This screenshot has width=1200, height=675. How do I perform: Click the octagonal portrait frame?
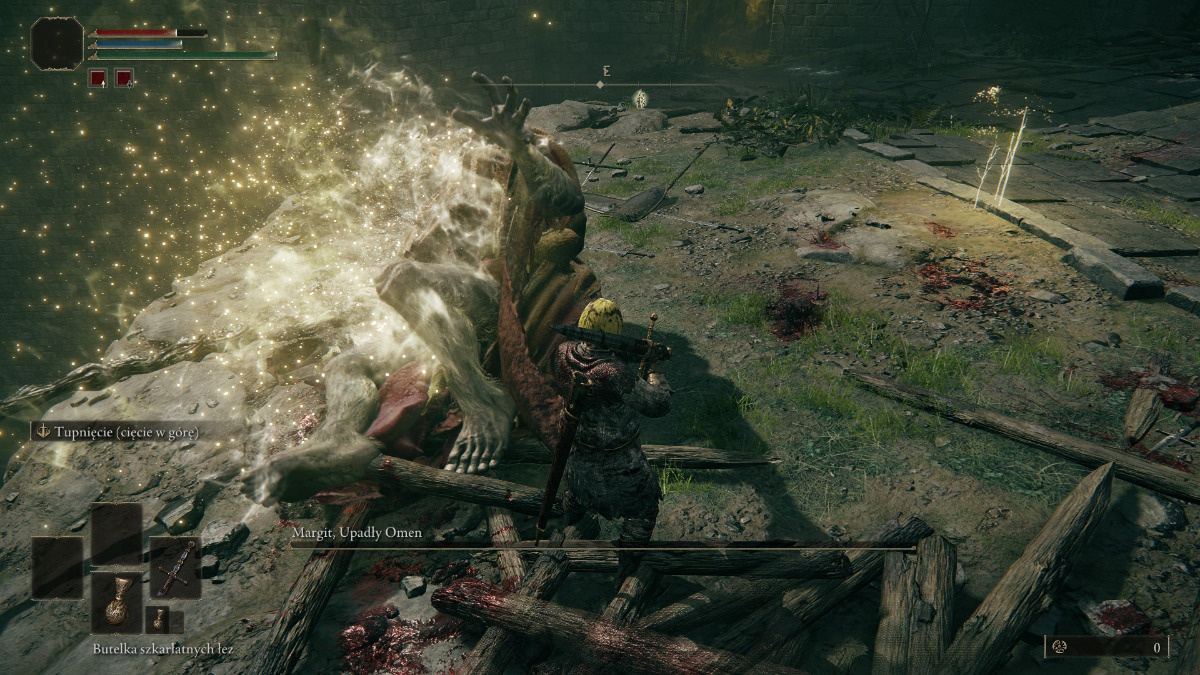coord(57,44)
